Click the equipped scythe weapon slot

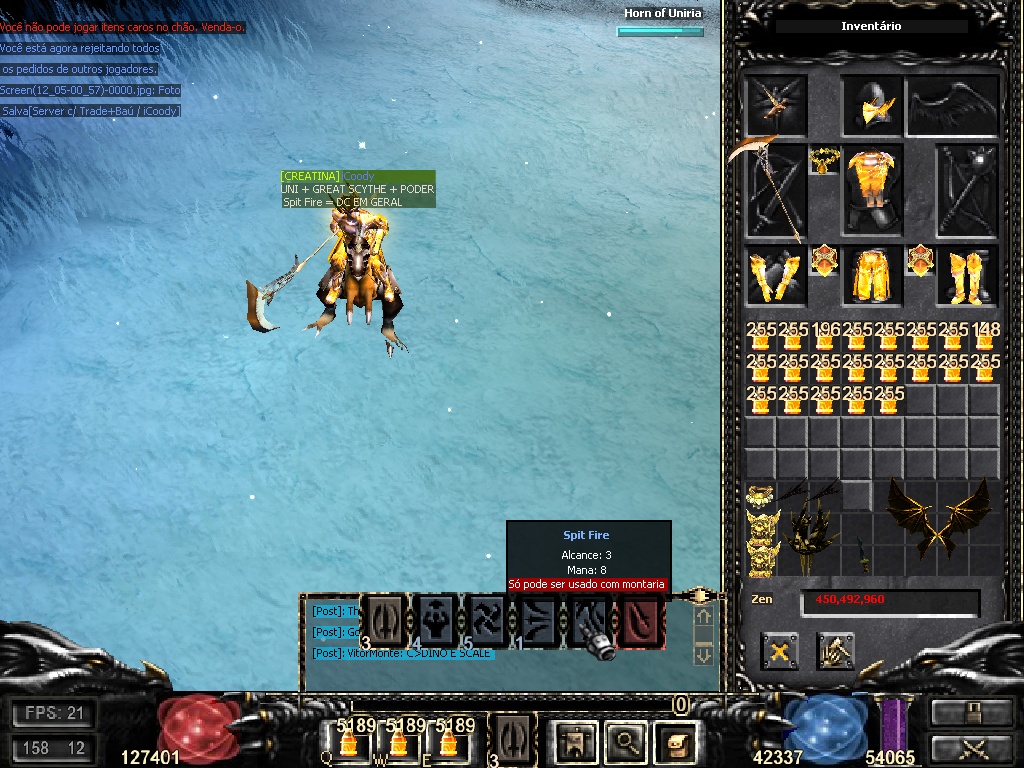(x=775, y=190)
